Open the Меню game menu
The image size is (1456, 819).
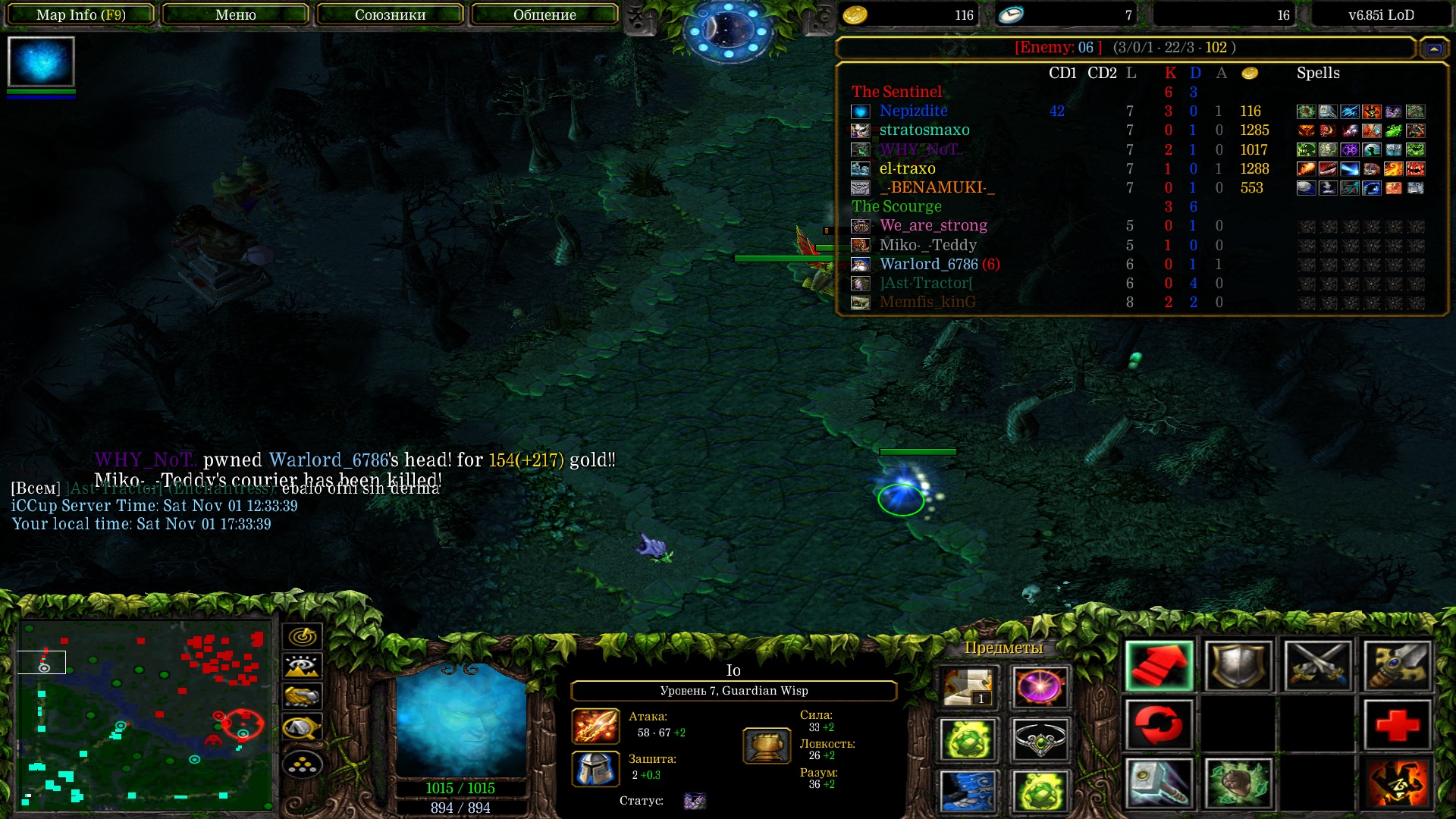[x=235, y=14]
